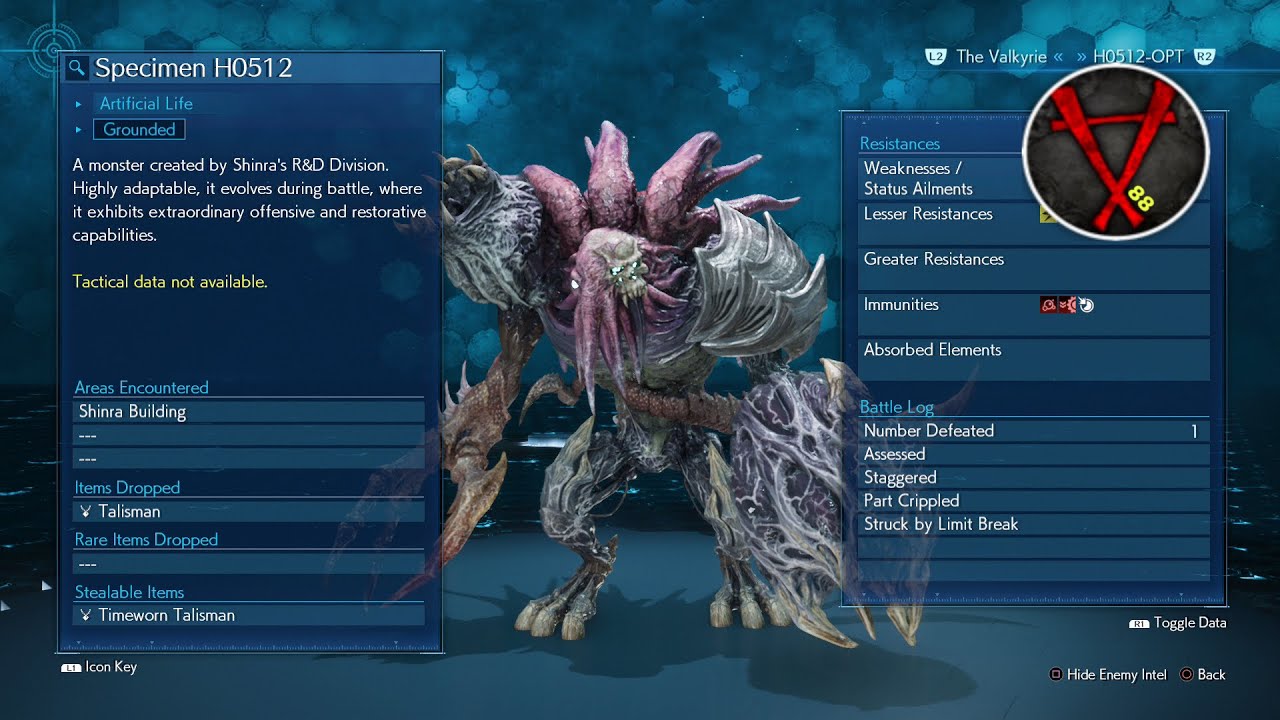Choose the Timeworn Talisman stealable item
The height and width of the screenshot is (720, 1280).
click(248, 615)
